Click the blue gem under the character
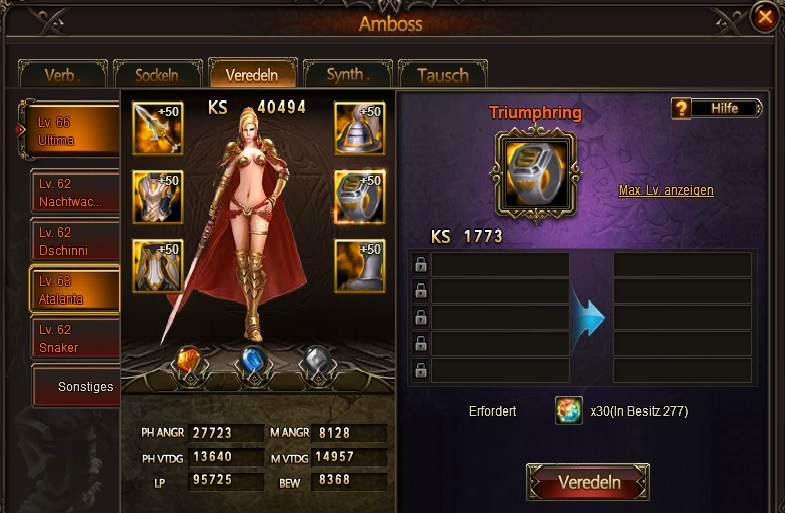This screenshot has height=513, width=785. (255, 364)
